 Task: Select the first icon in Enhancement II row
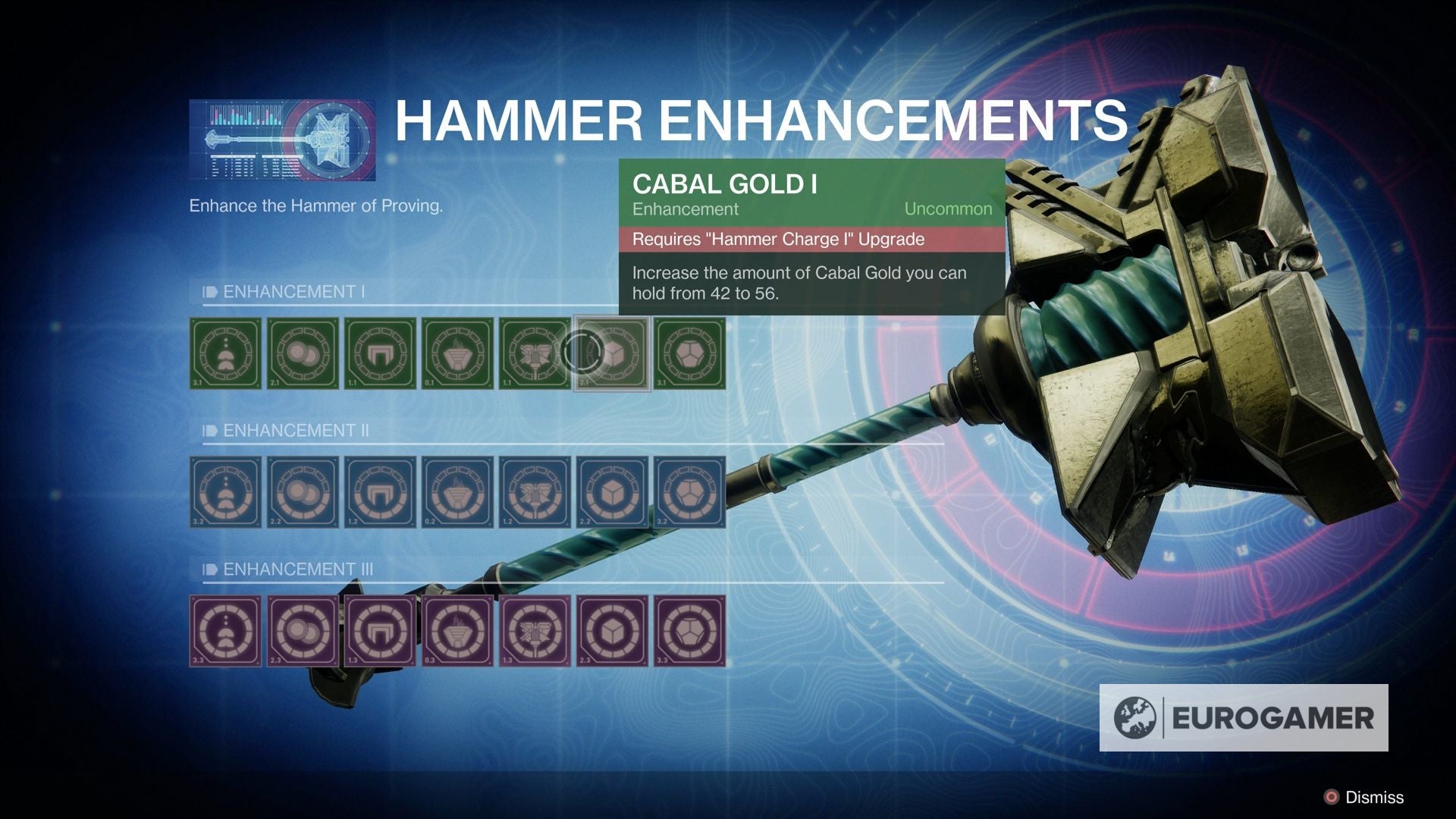point(225,493)
